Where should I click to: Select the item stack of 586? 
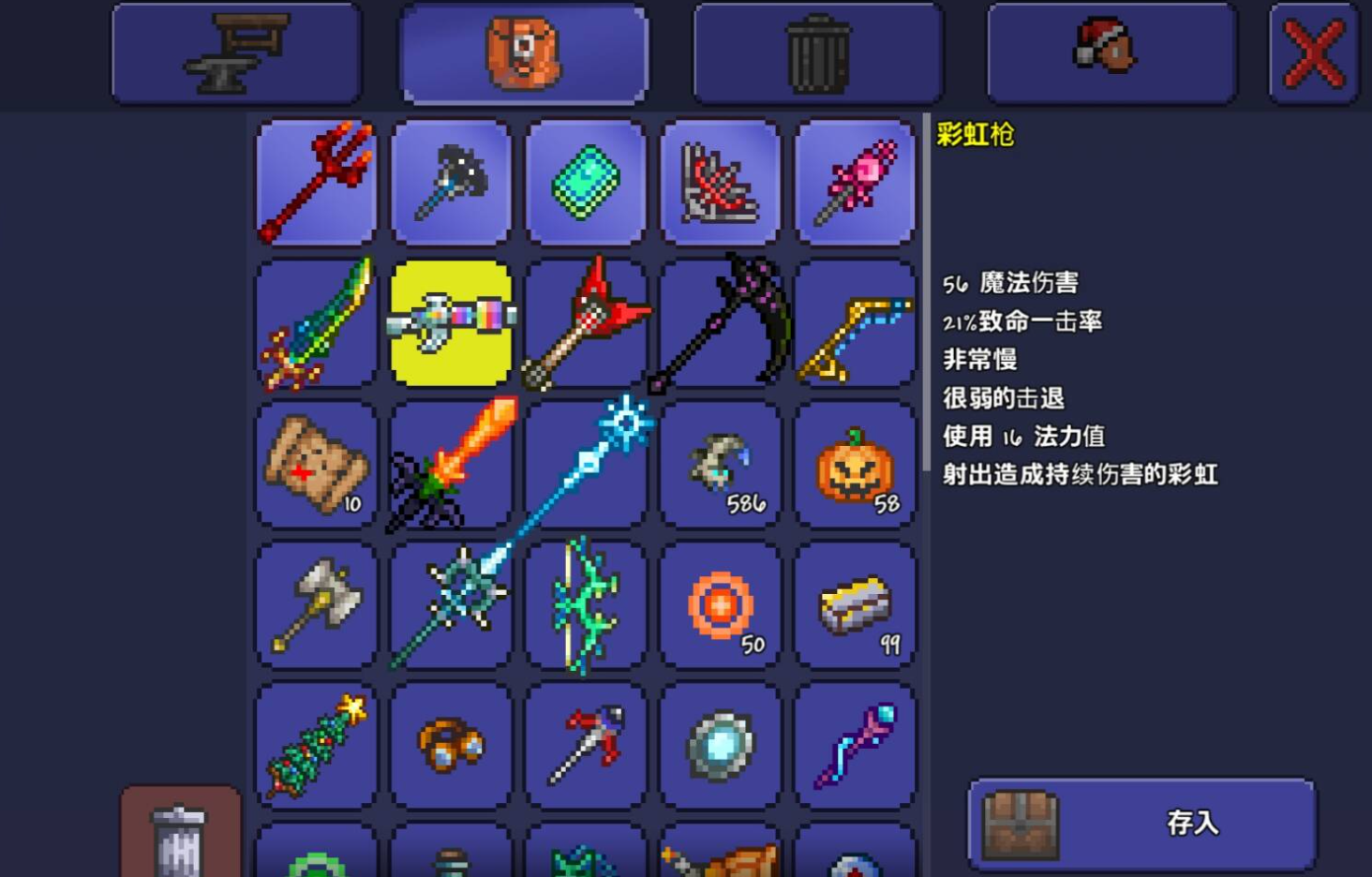coord(721,464)
